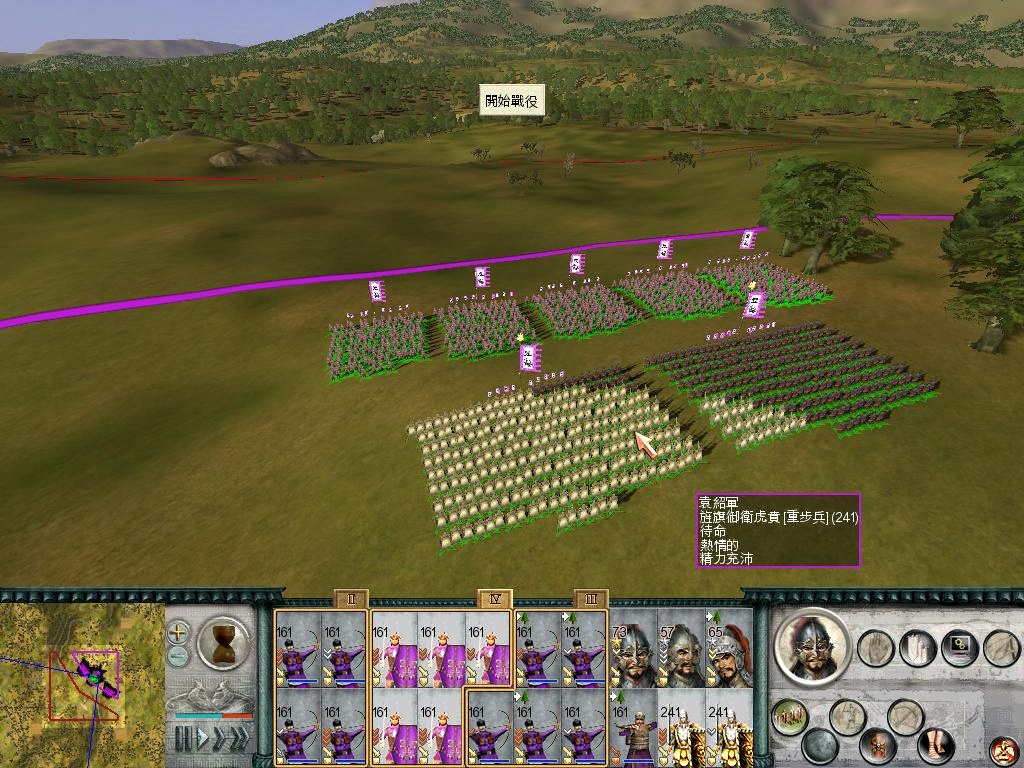The height and width of the screenshot is (768, 1024).
Task: Set triple-arrow fastest battle speed
Action: [x=239, y=739]
